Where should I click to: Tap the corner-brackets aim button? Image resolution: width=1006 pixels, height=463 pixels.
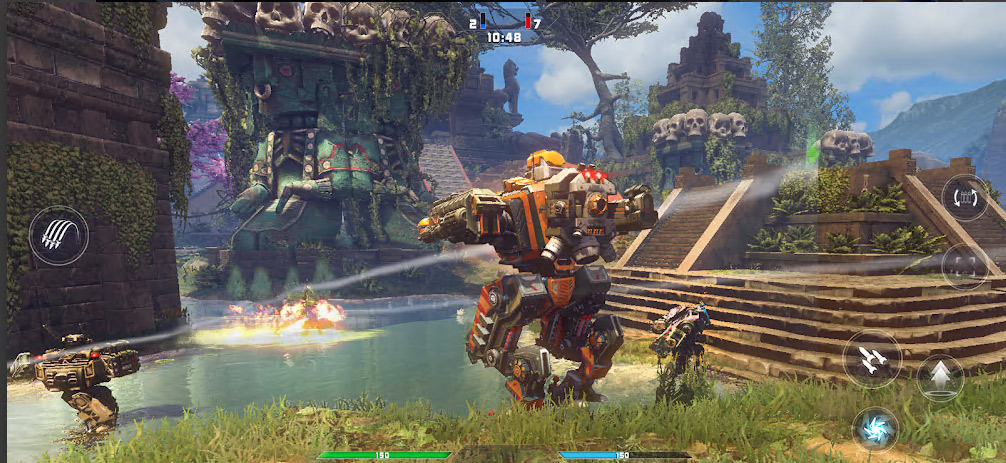965,265
